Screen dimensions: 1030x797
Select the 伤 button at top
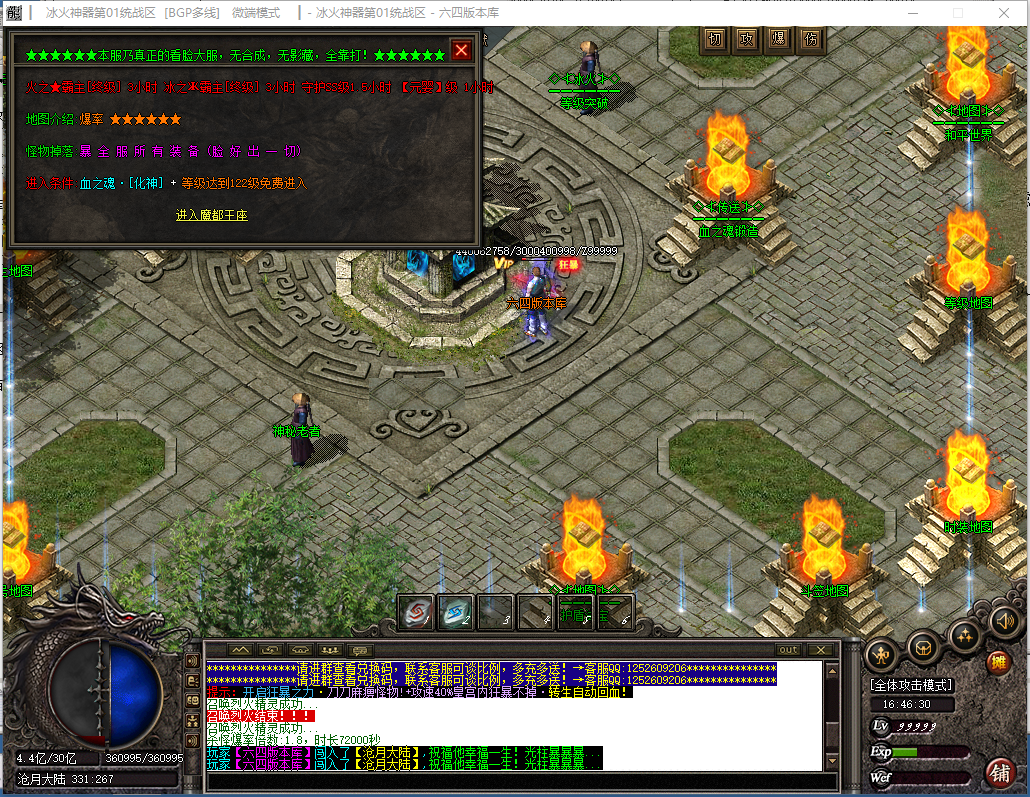810,39
